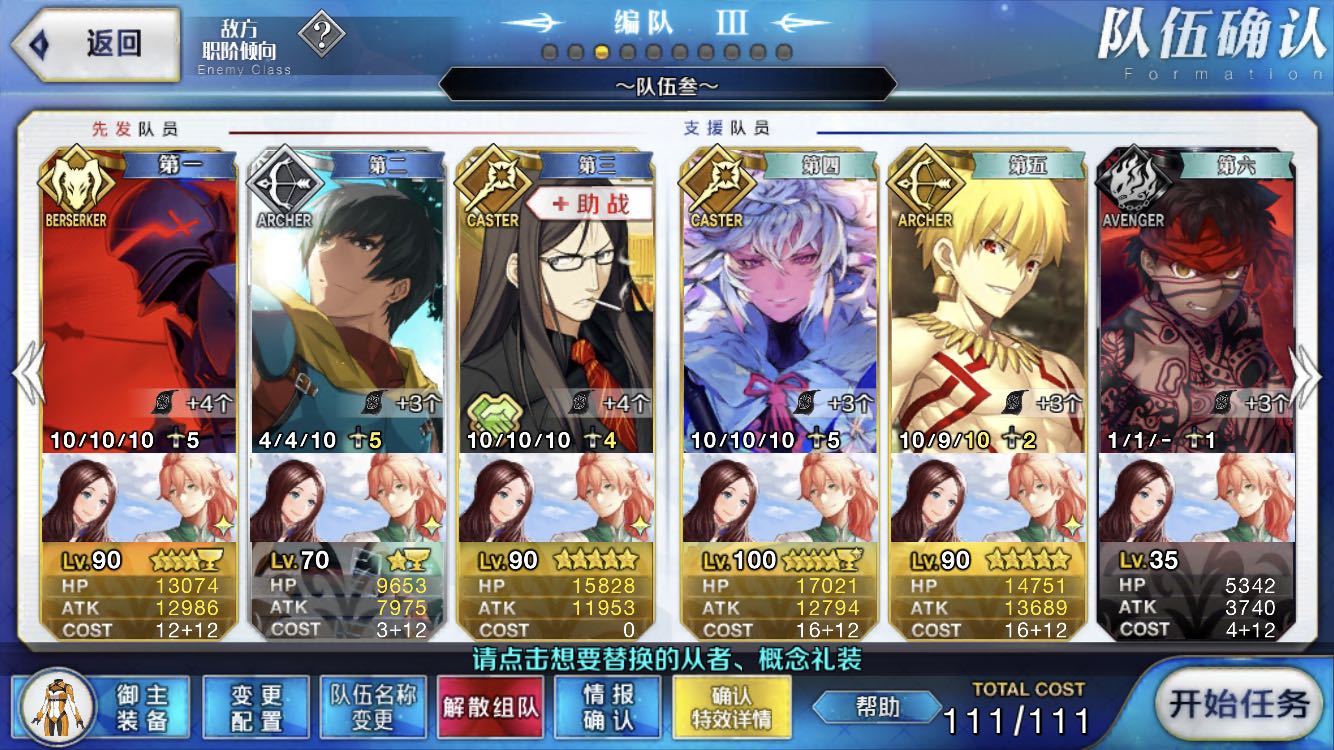Rename team with 队伍名称变更
The height and width of the screenshot is (750, 1334).
[372, 707]
